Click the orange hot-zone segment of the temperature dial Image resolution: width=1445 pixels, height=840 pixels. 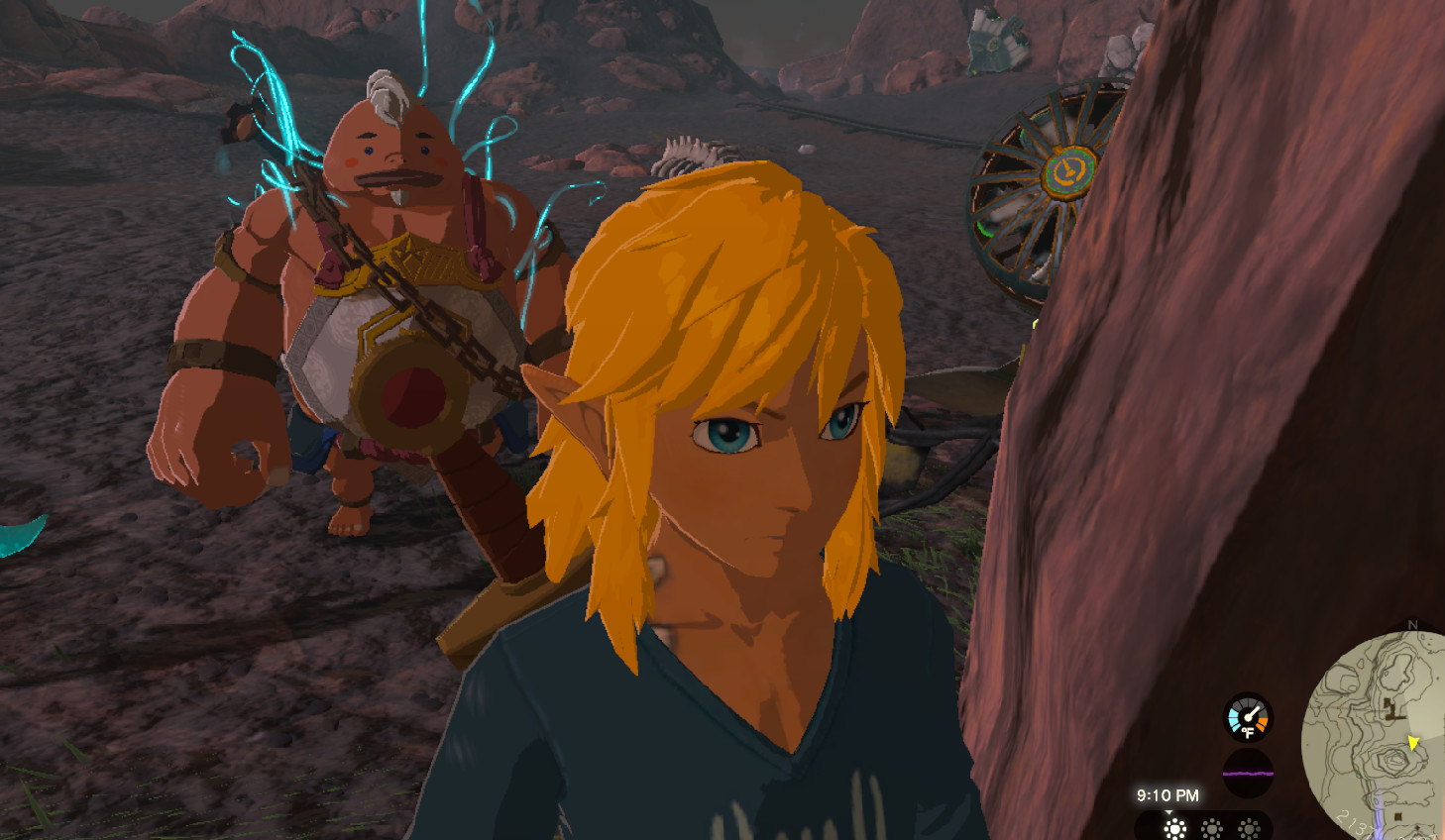coord(1262,724)
